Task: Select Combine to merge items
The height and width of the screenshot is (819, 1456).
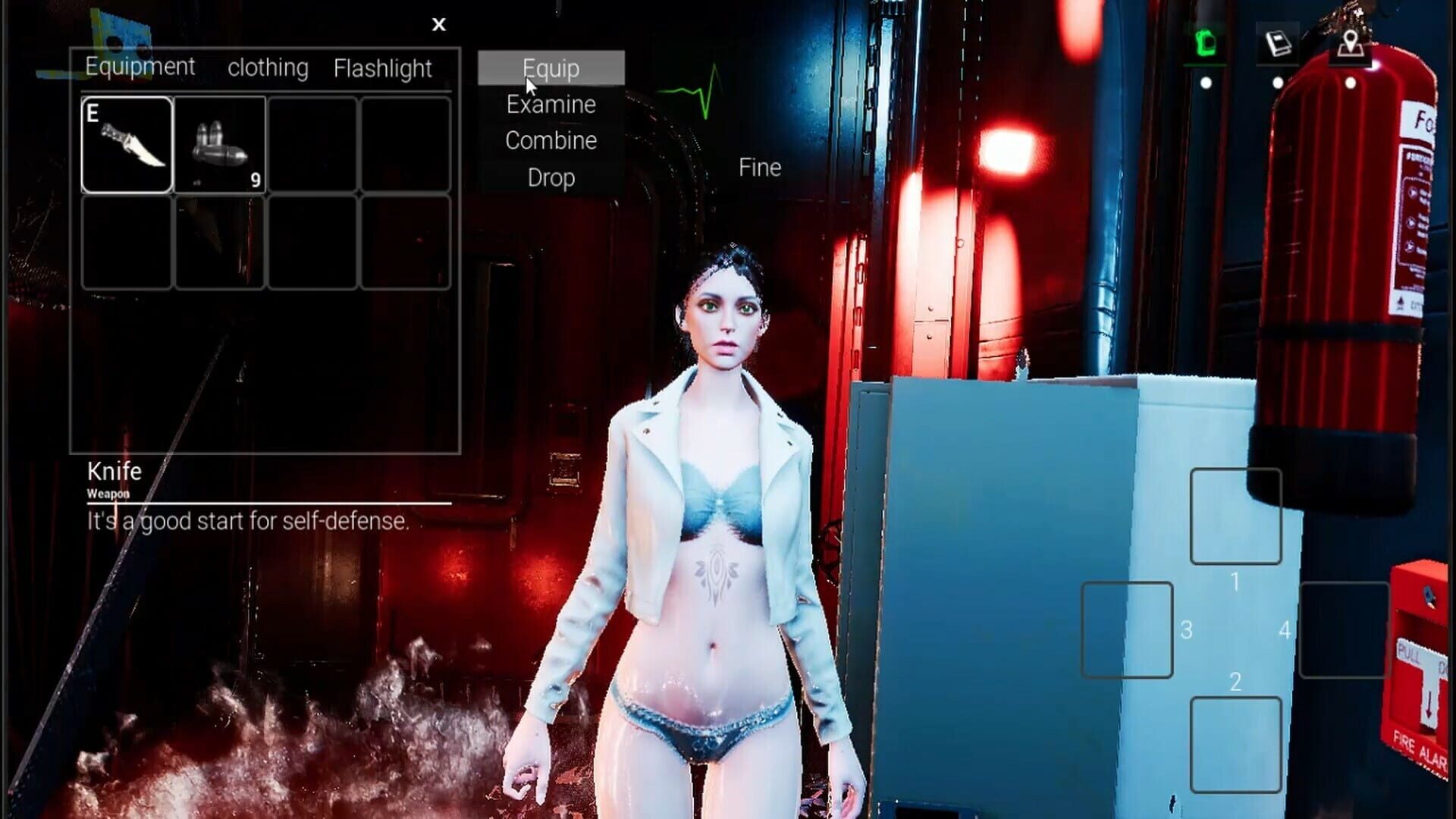Action: [x=551, y=141]
